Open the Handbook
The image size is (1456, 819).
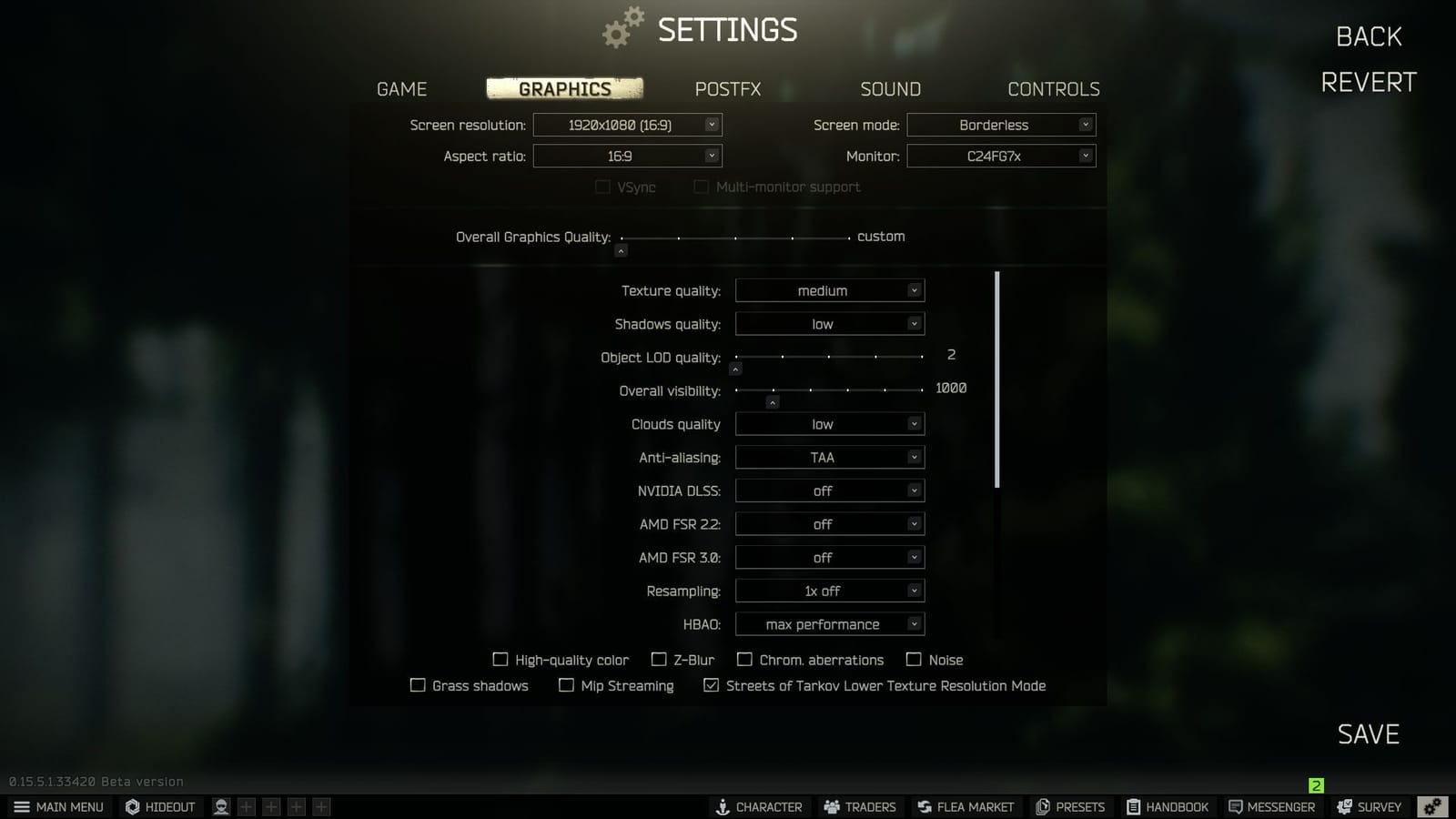pyautogui.click(x=1168, y=806)
